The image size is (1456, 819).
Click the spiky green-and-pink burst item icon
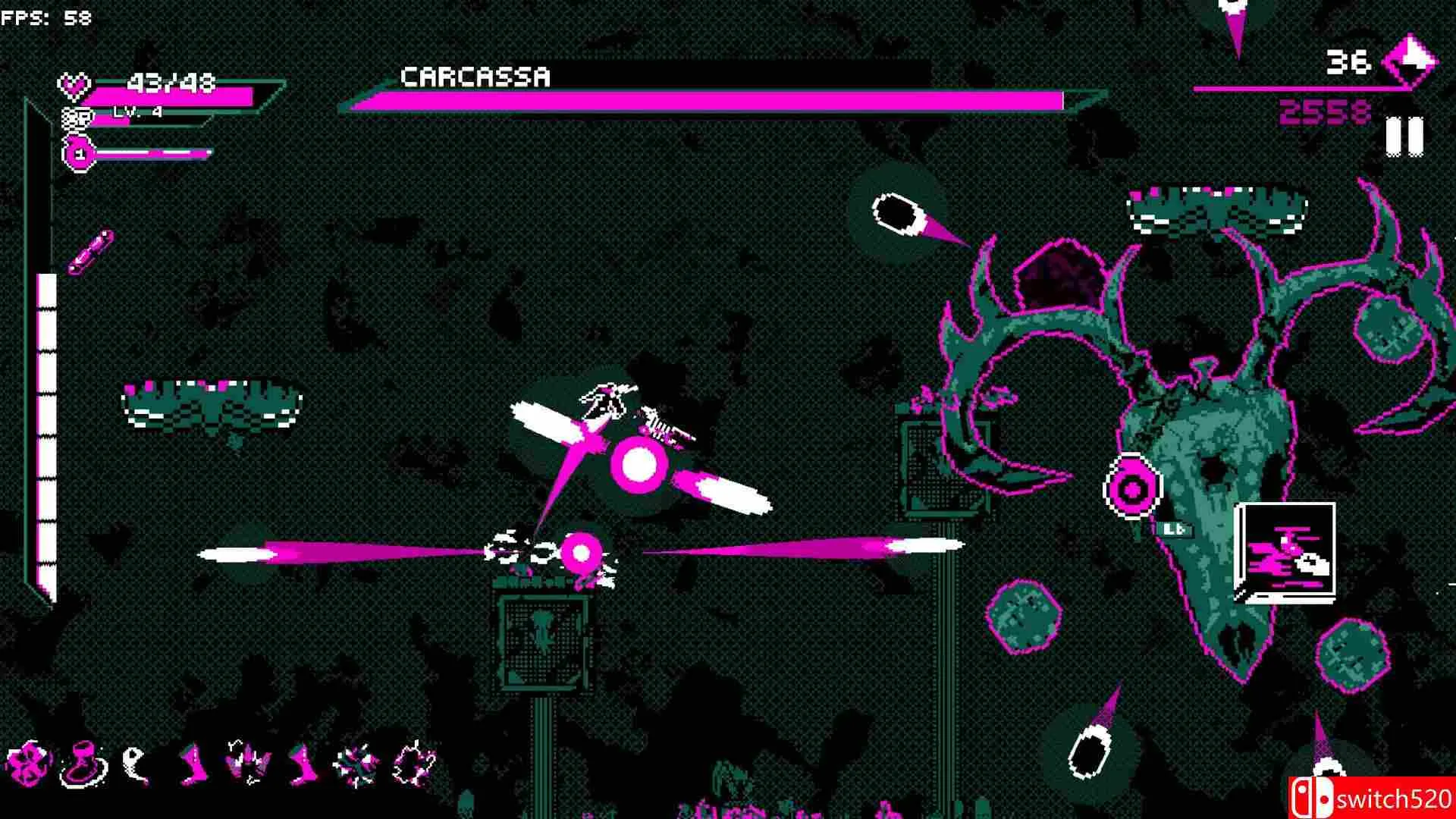(x=356, y=763)
